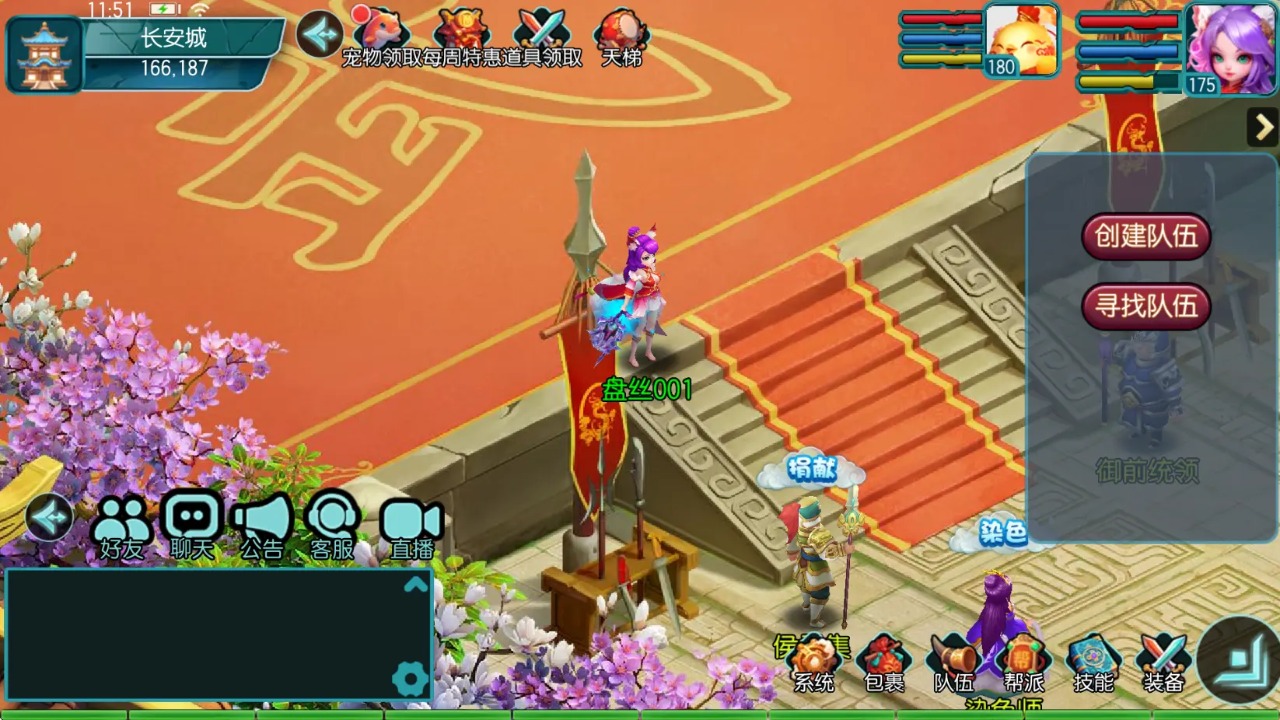
Task: Contact 客服 customer service
Action: [333, 525]
